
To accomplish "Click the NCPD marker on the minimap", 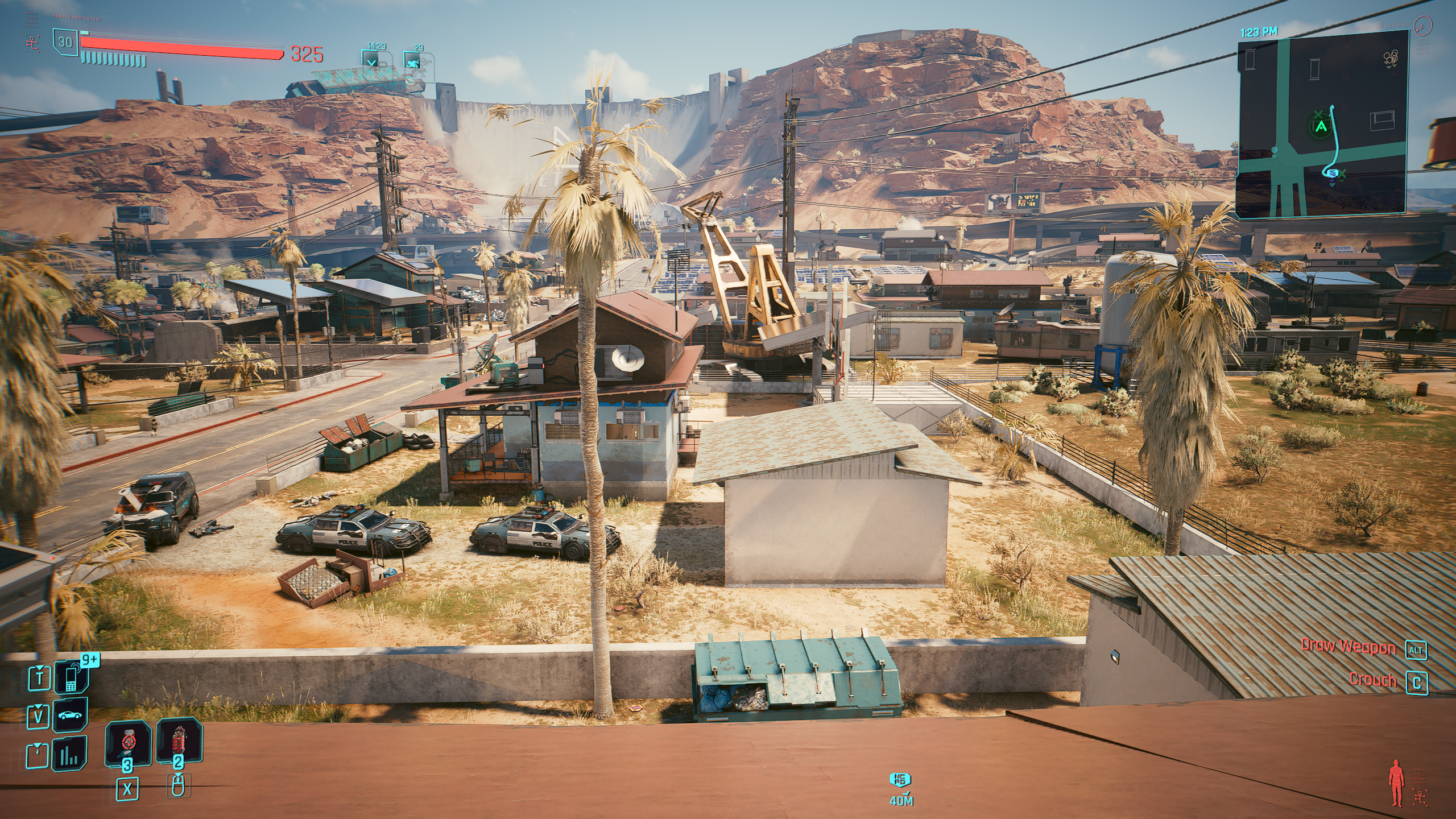I will pos(1333,173).
